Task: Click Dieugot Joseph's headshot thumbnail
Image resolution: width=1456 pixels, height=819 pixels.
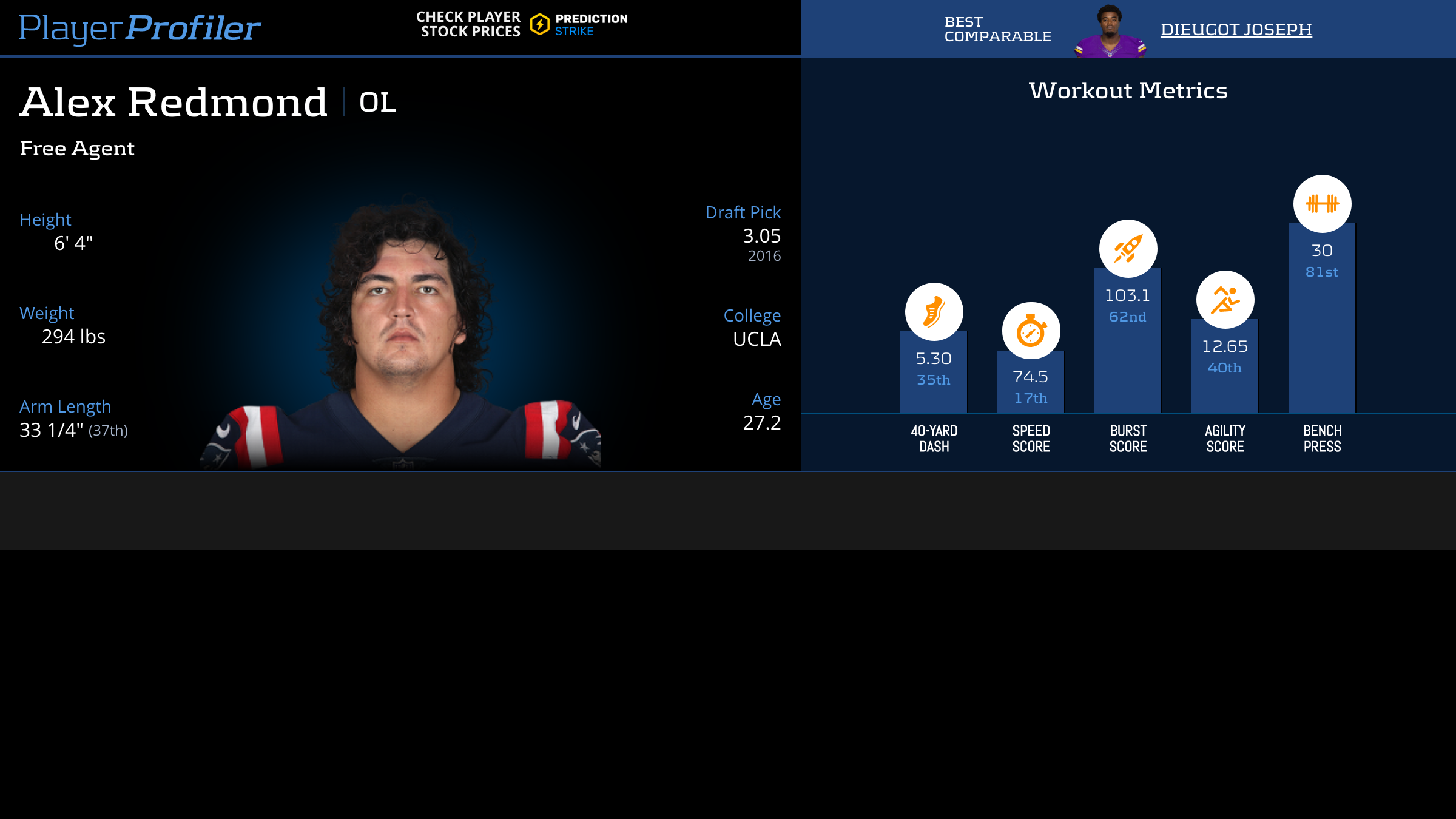Action: 1110,32
